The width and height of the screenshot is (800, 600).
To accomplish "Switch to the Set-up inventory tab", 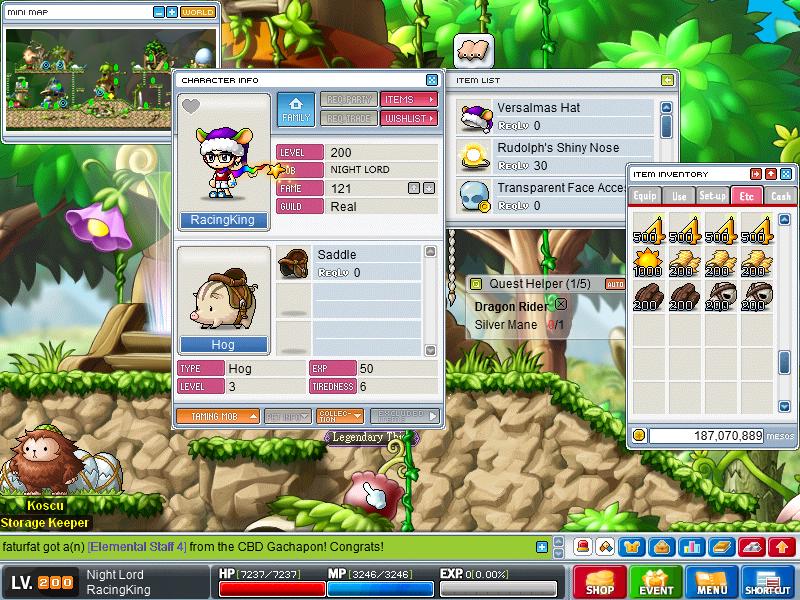I will (712, 196).
